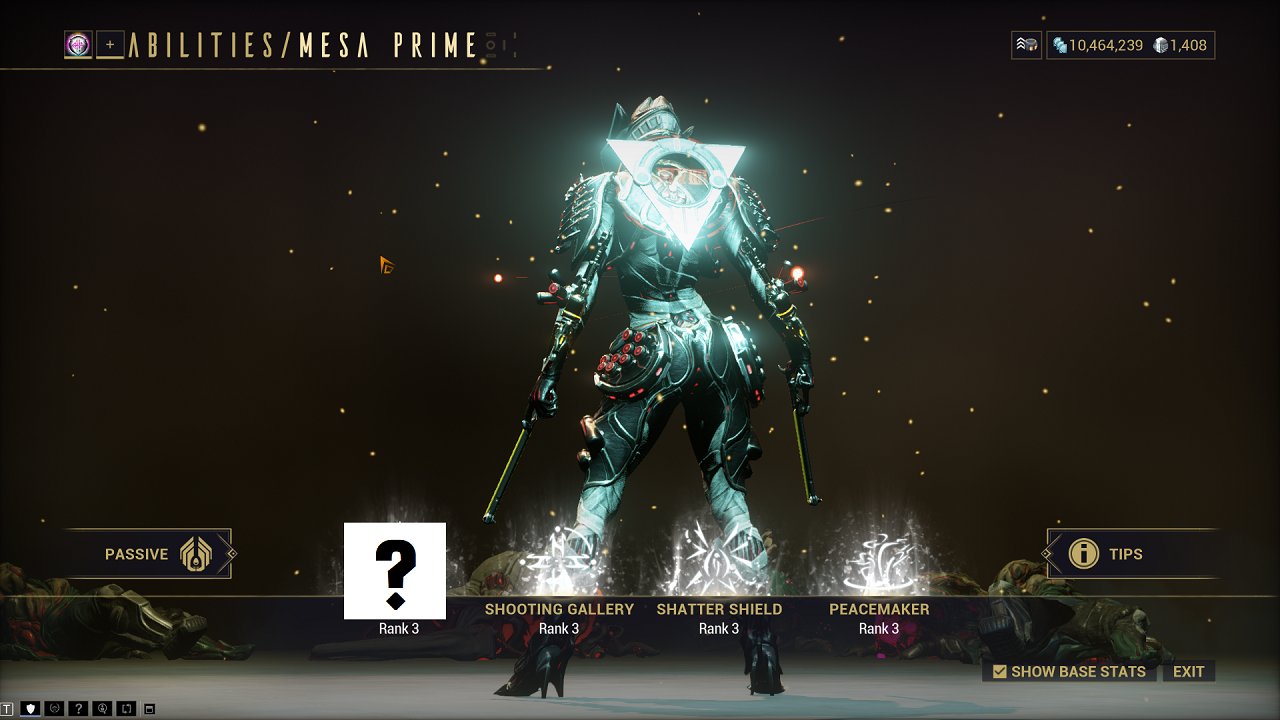Click the question mark Q&A chat icon
This screenshot has height=720, width=1280.
78,708
